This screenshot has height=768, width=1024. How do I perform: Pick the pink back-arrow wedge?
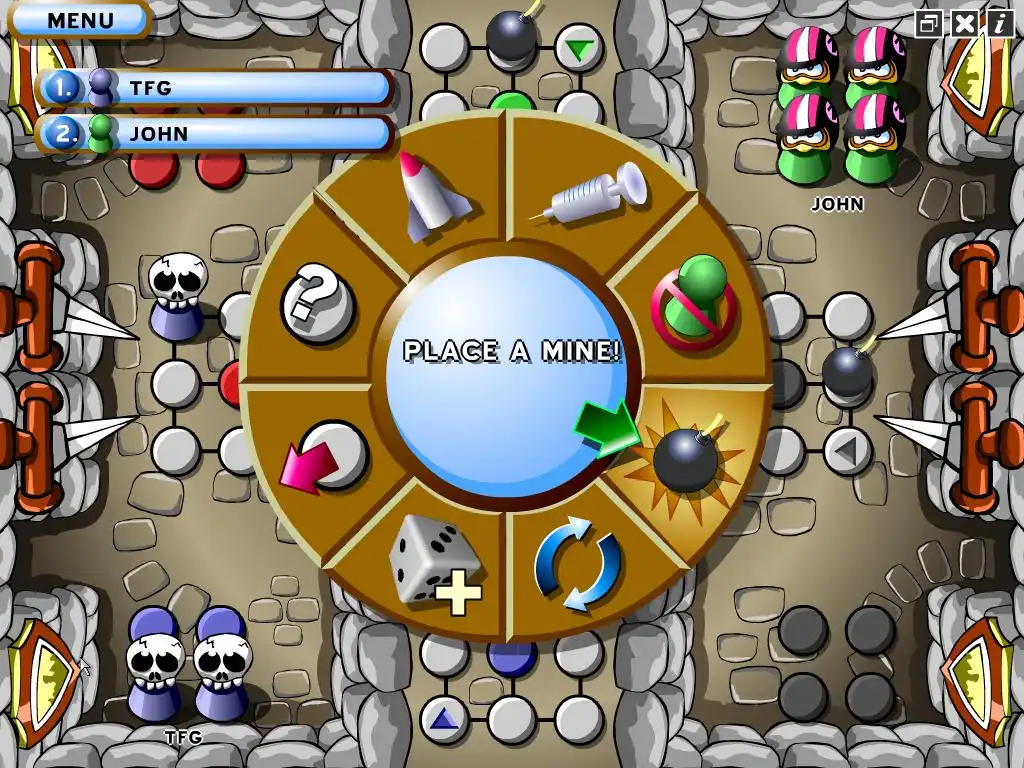pos(324,456)
